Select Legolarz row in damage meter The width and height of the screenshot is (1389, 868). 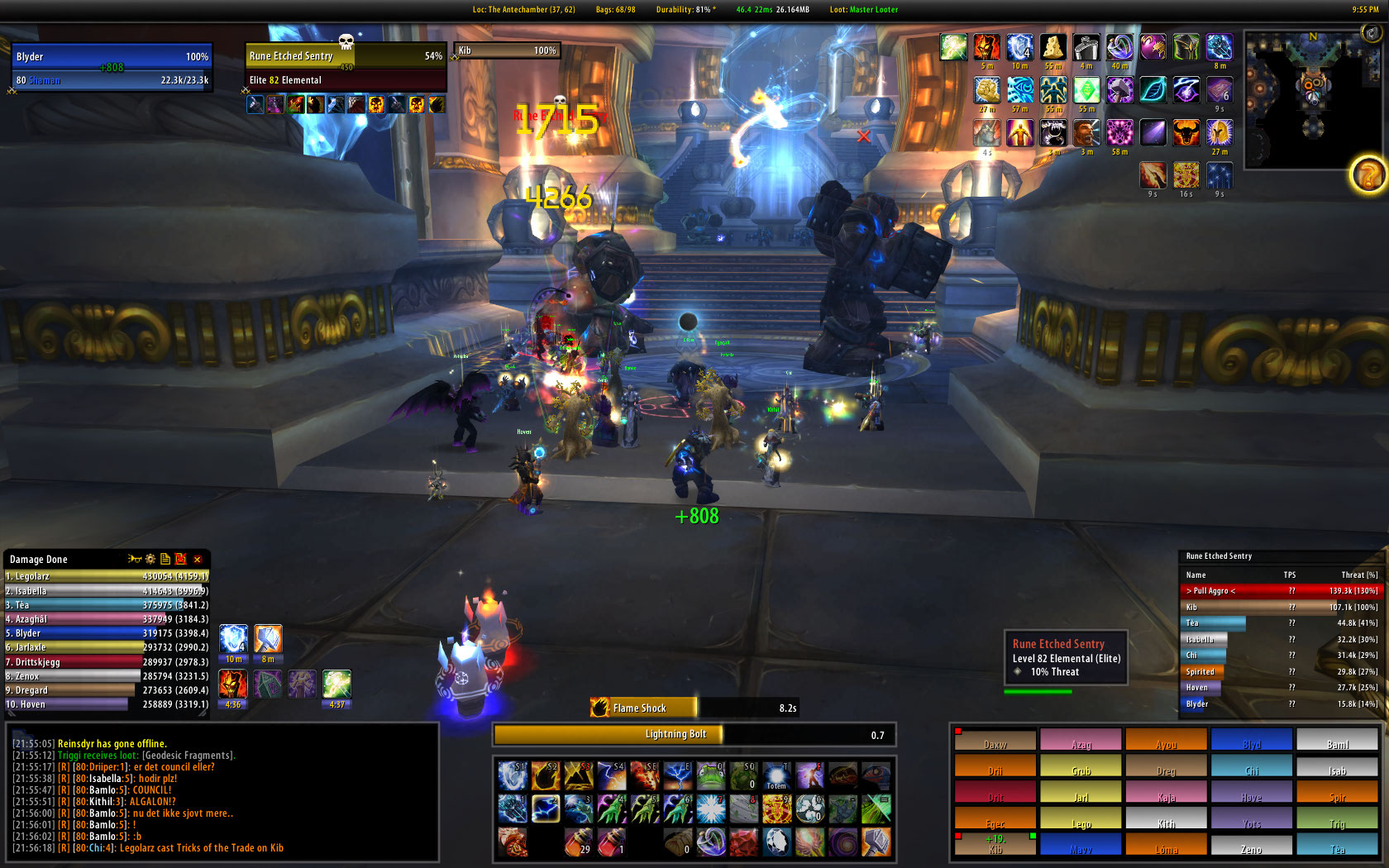pos(107,576)
